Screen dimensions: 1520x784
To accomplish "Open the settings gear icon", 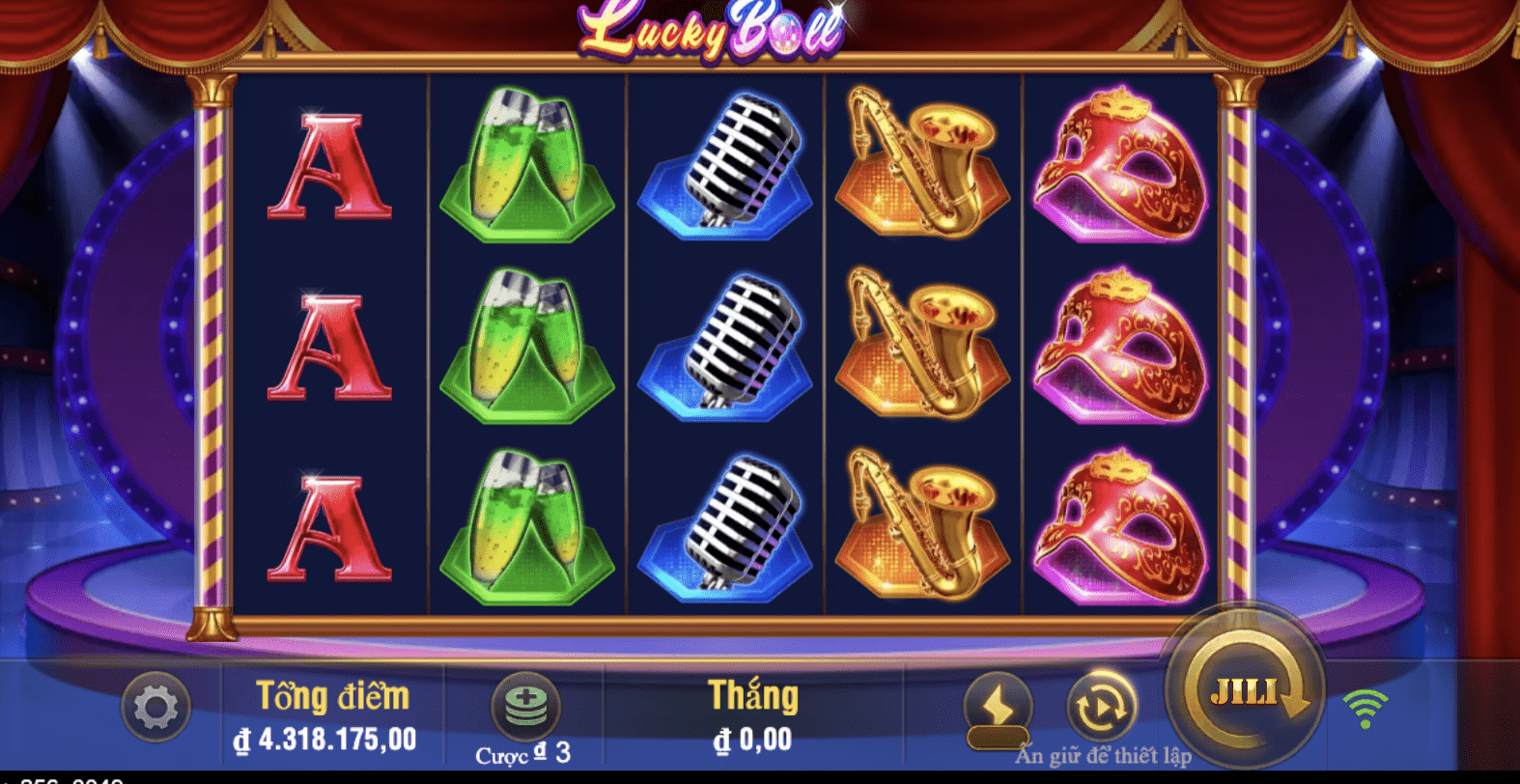I will (155, 708).
